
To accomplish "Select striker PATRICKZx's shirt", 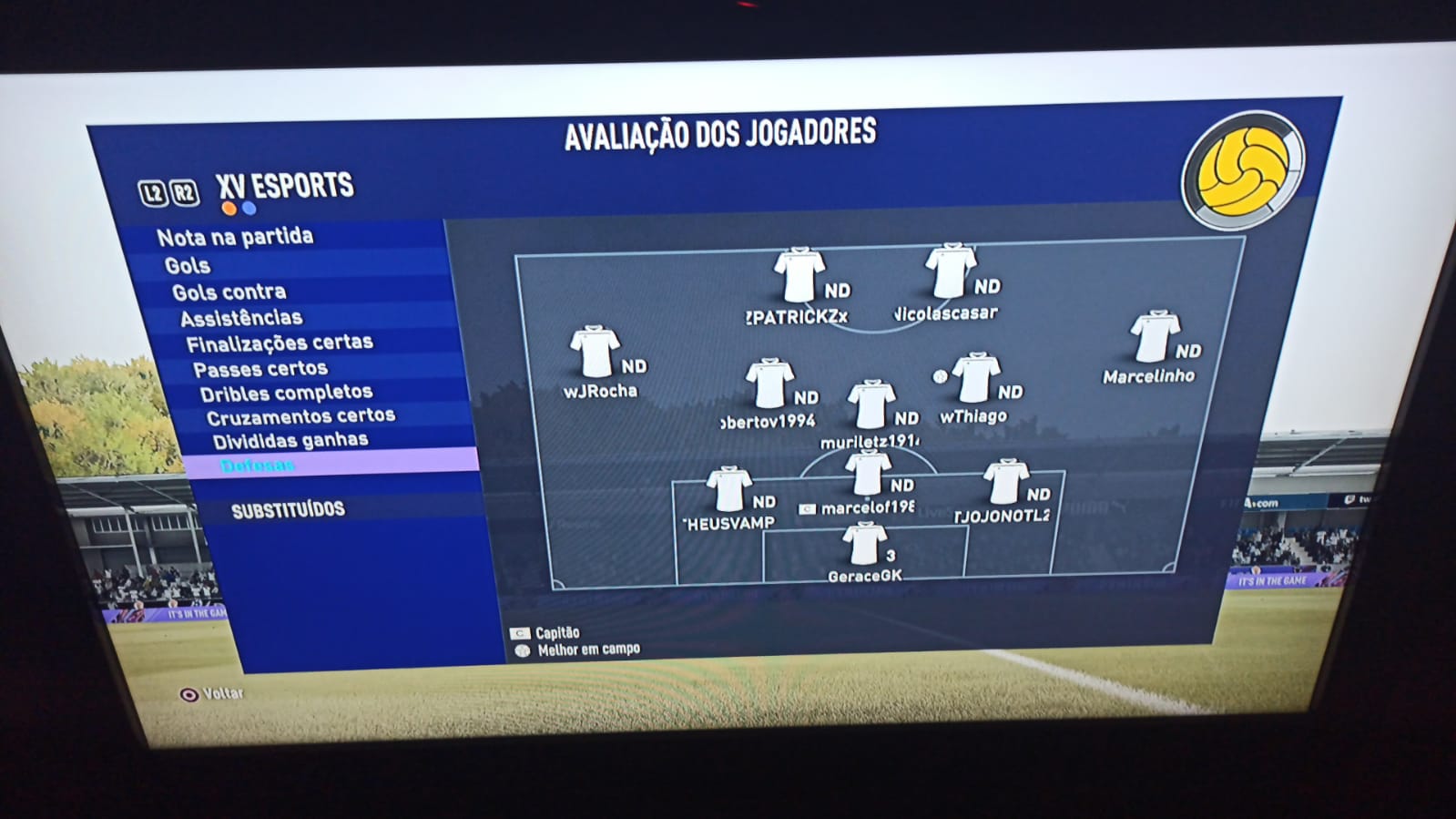I will point(799,274).
